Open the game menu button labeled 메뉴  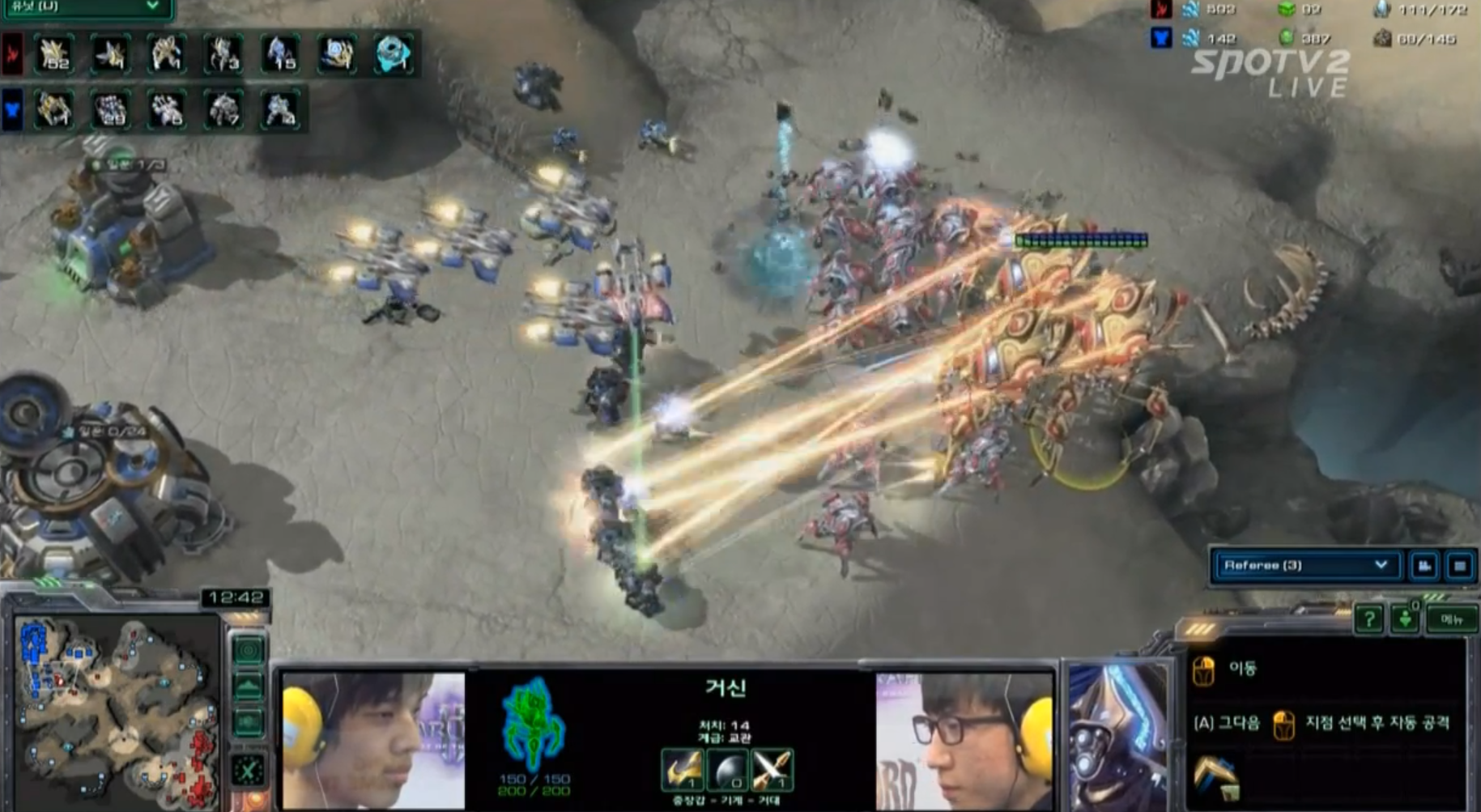(1451, 620)
